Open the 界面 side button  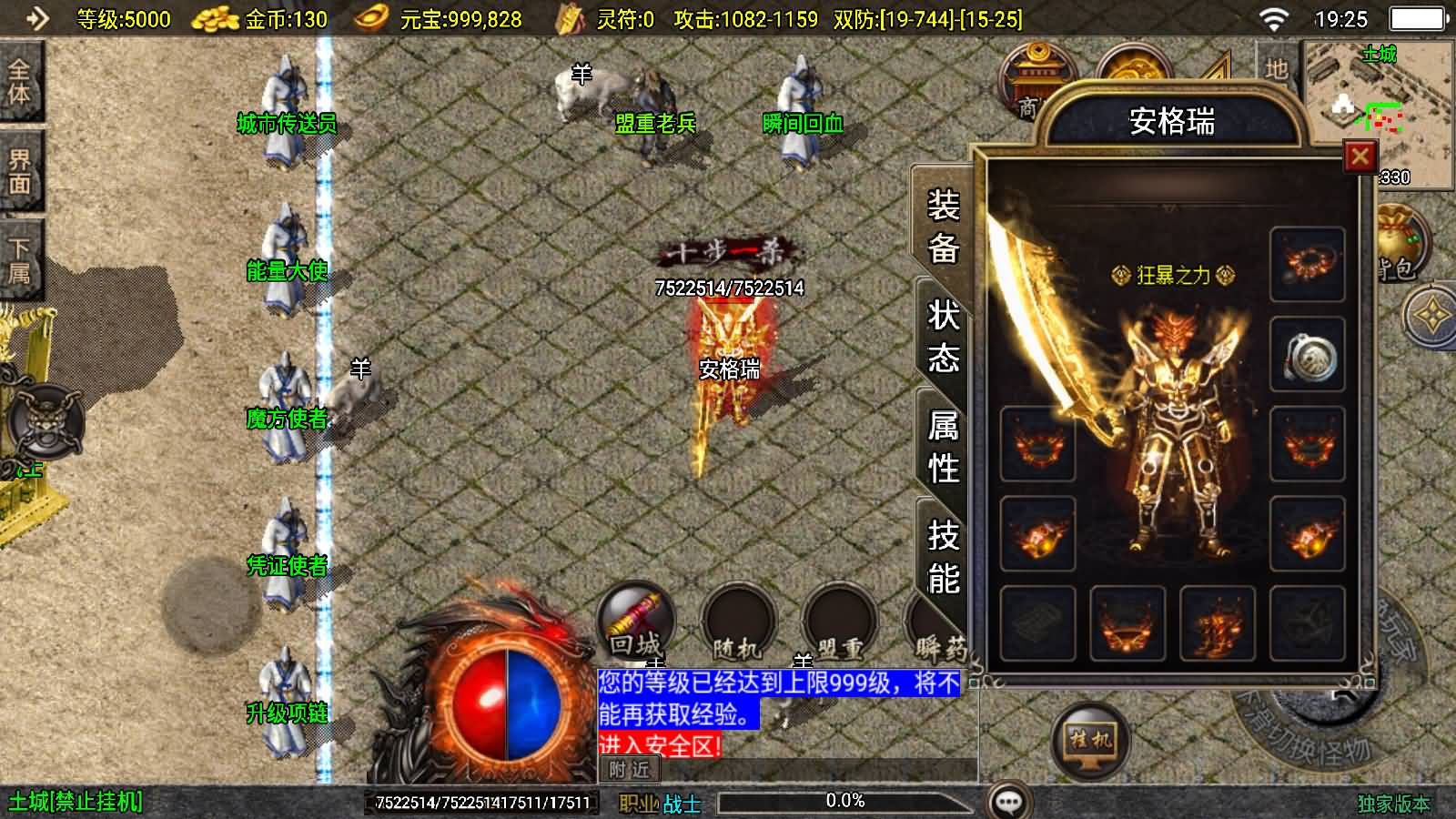point(19,171)
